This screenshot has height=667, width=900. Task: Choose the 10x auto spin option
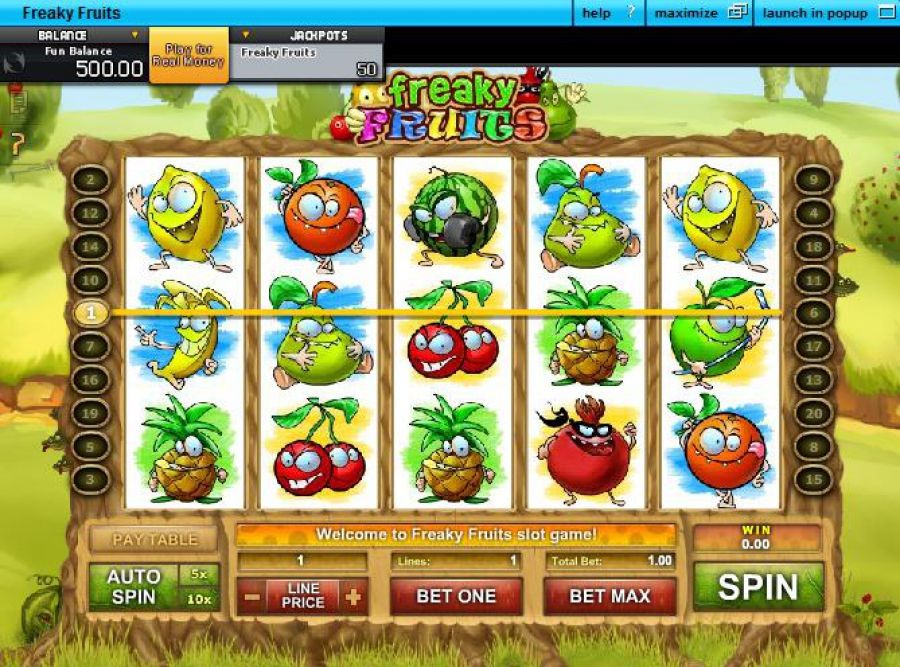199,598
